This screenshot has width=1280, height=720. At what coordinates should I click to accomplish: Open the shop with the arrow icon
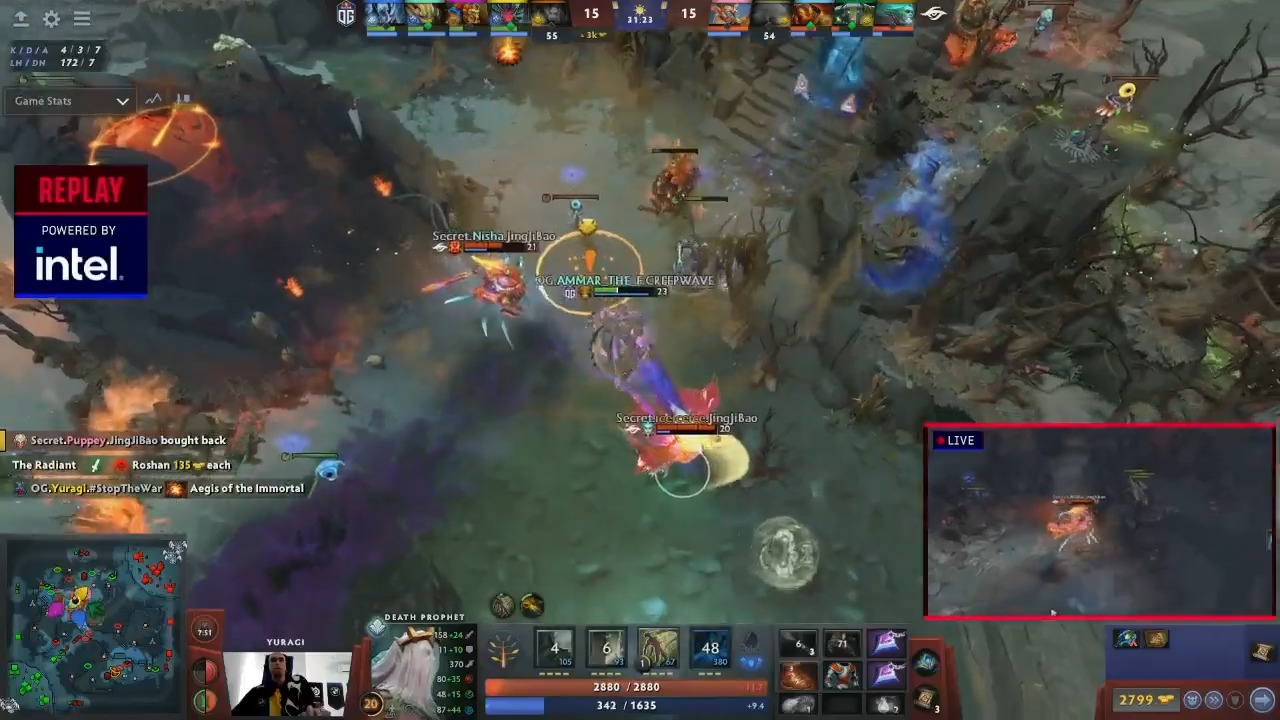tap(1262, 700)
